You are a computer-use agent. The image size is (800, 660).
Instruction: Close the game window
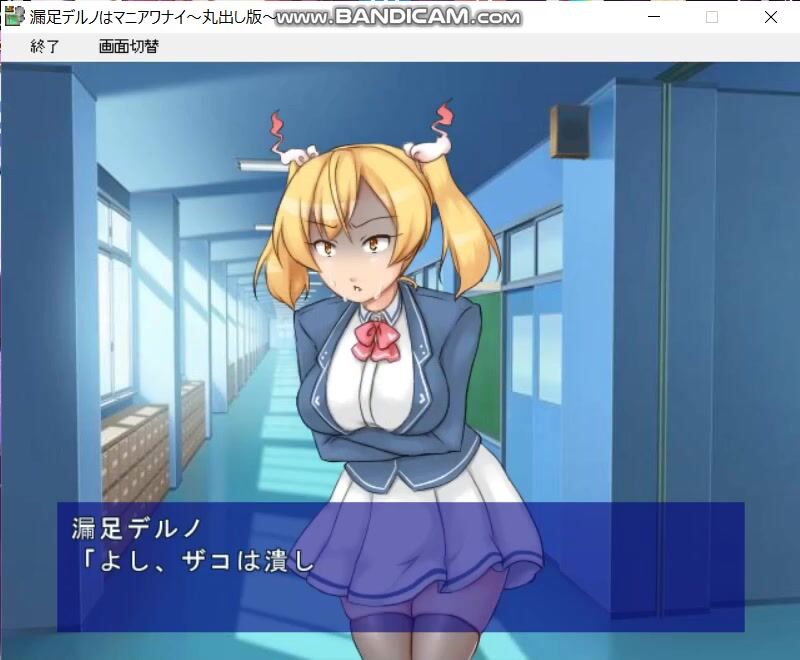click(x=771, y=17)
